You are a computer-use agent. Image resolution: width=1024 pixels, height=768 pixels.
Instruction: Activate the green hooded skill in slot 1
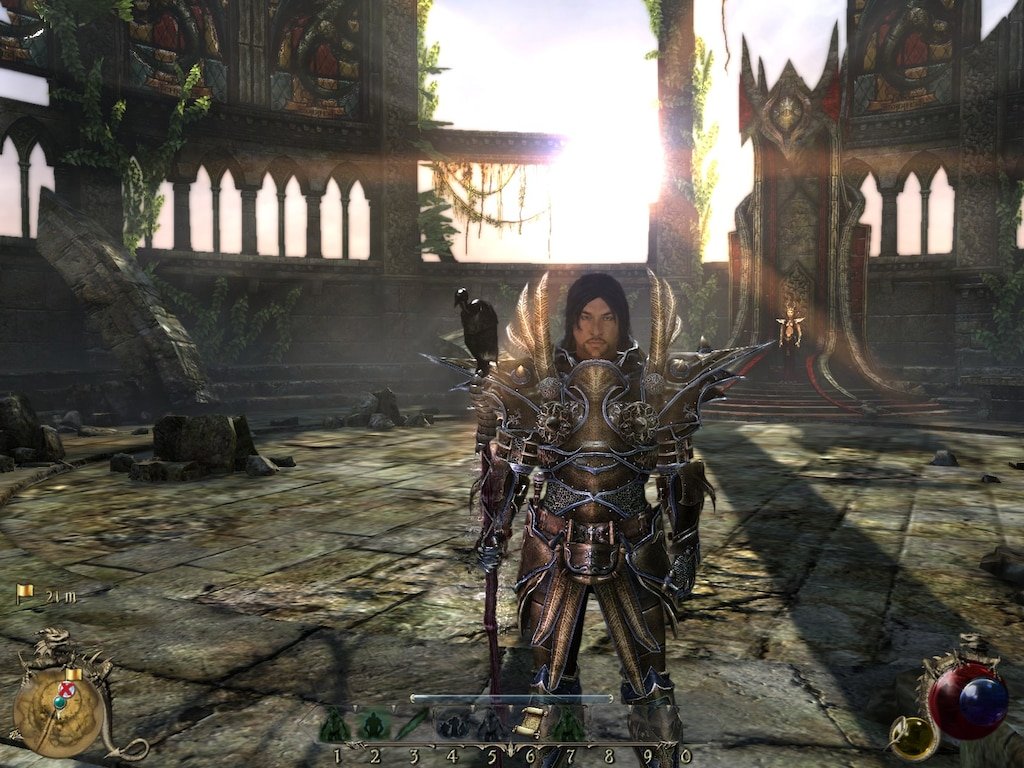click(335, 725)
